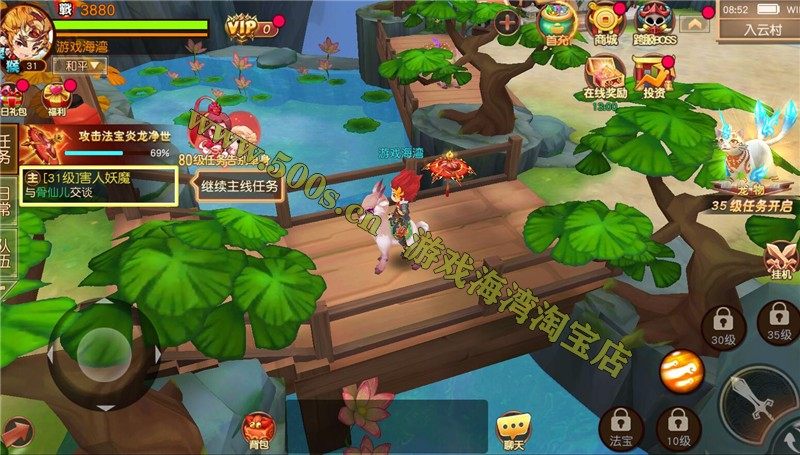
Task: Open the 商城 shop
Action: [x=605, y=22]
